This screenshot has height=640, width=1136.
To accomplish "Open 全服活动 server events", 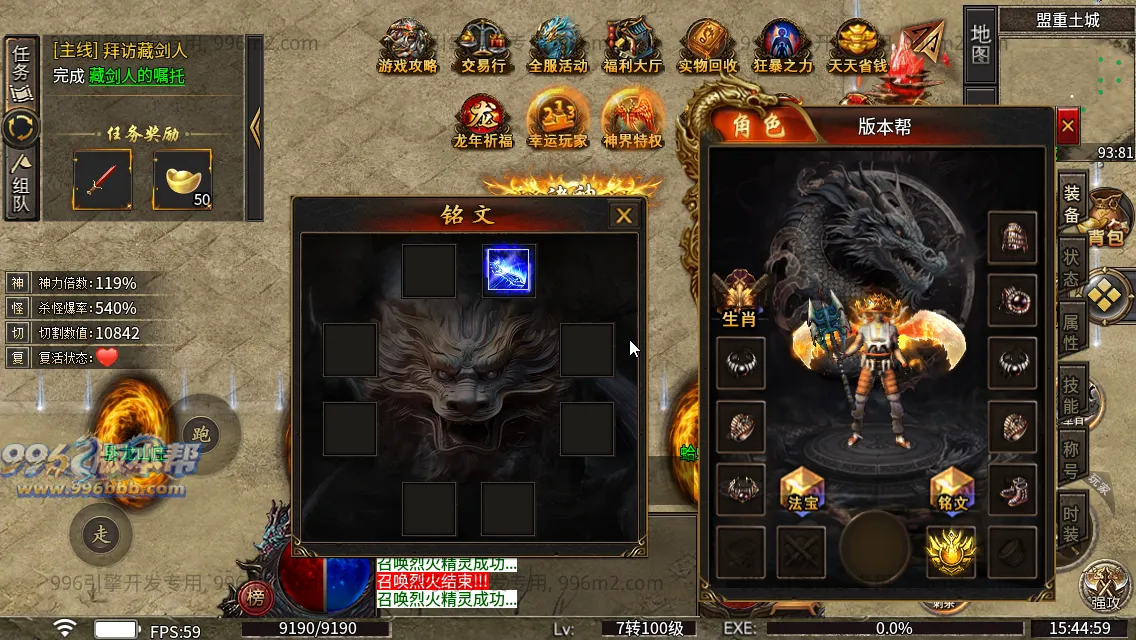I will point(558,48).
